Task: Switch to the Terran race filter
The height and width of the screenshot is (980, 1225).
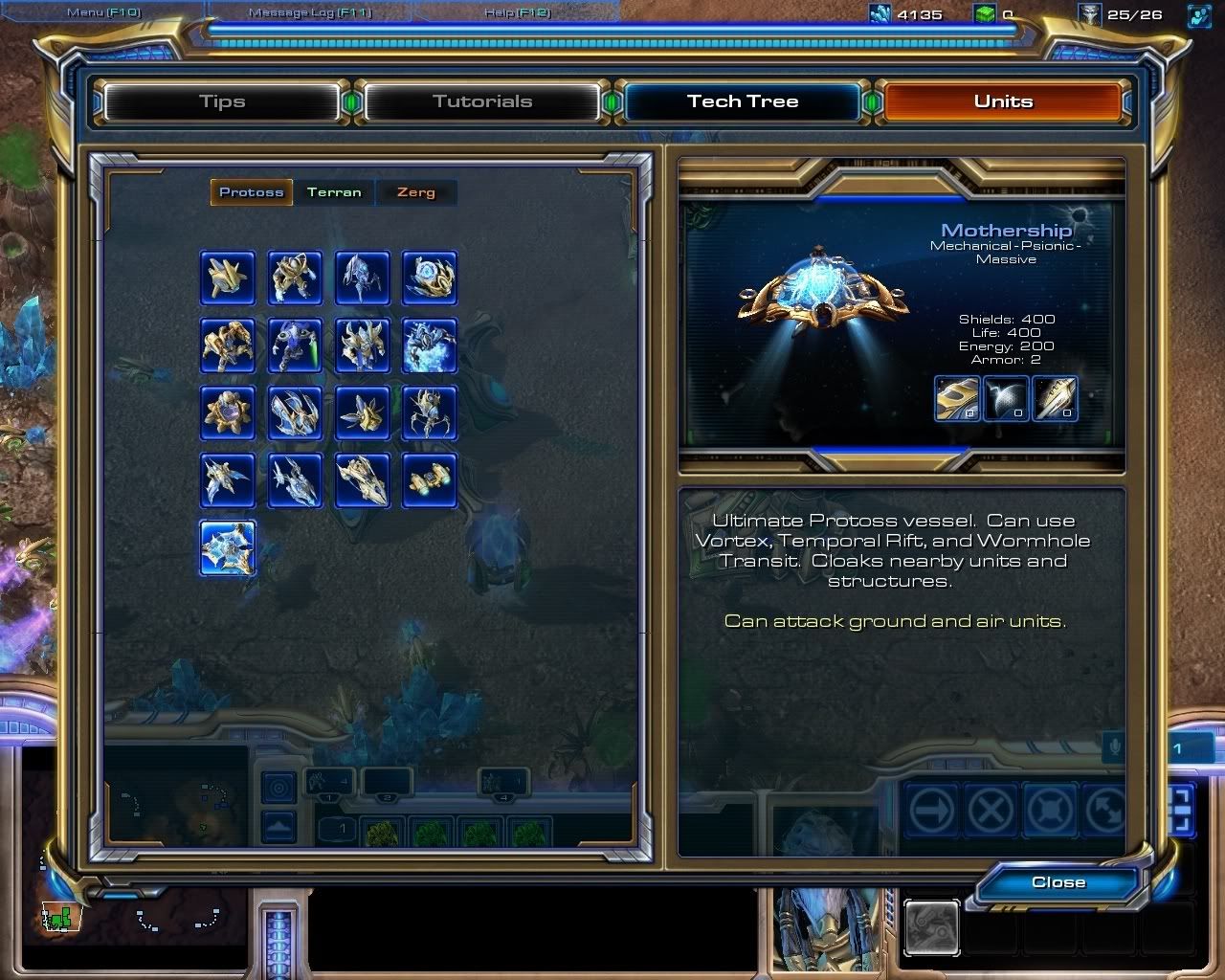Action: tap(333, 191)
